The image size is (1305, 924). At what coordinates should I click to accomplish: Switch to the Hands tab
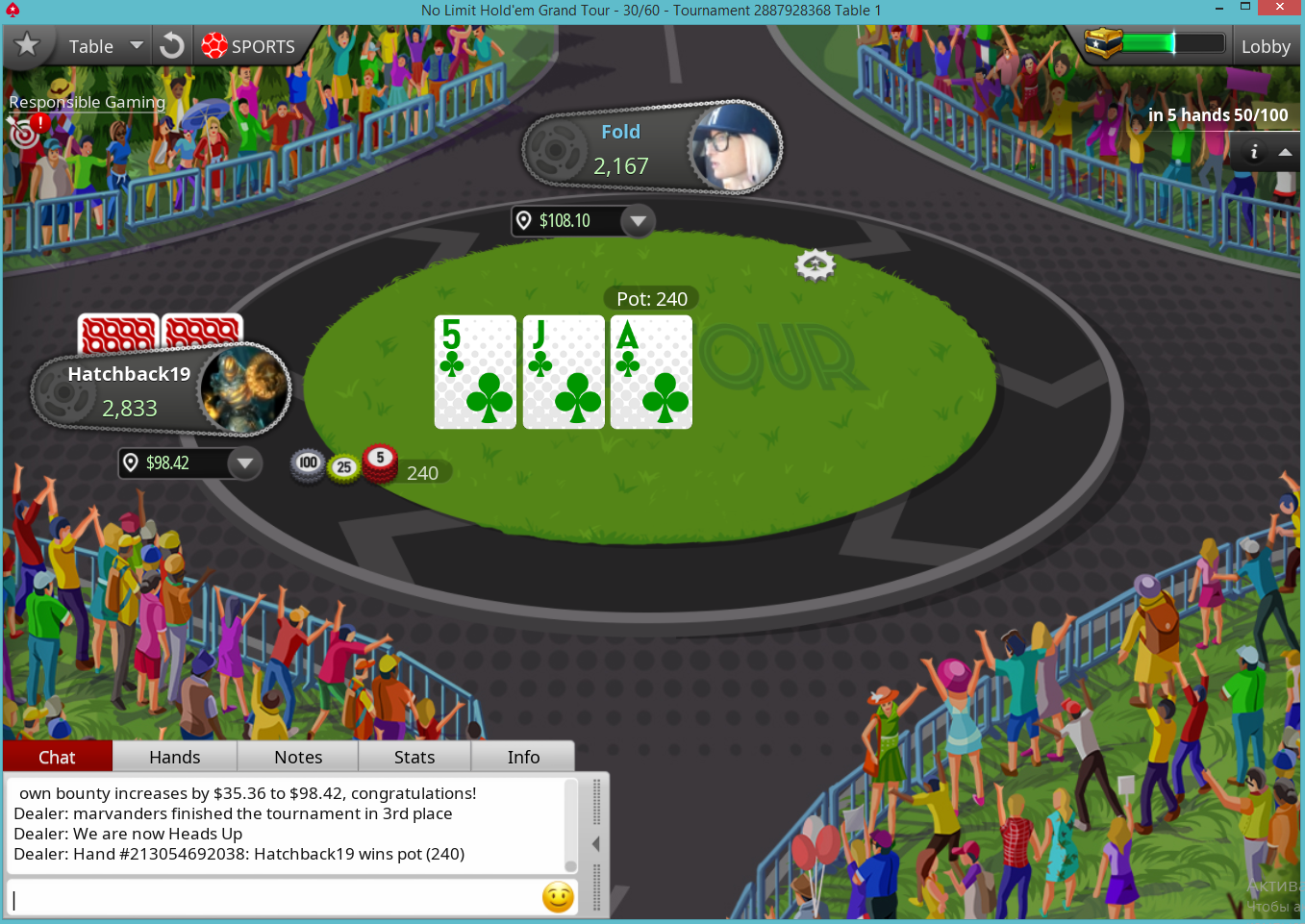175,757
